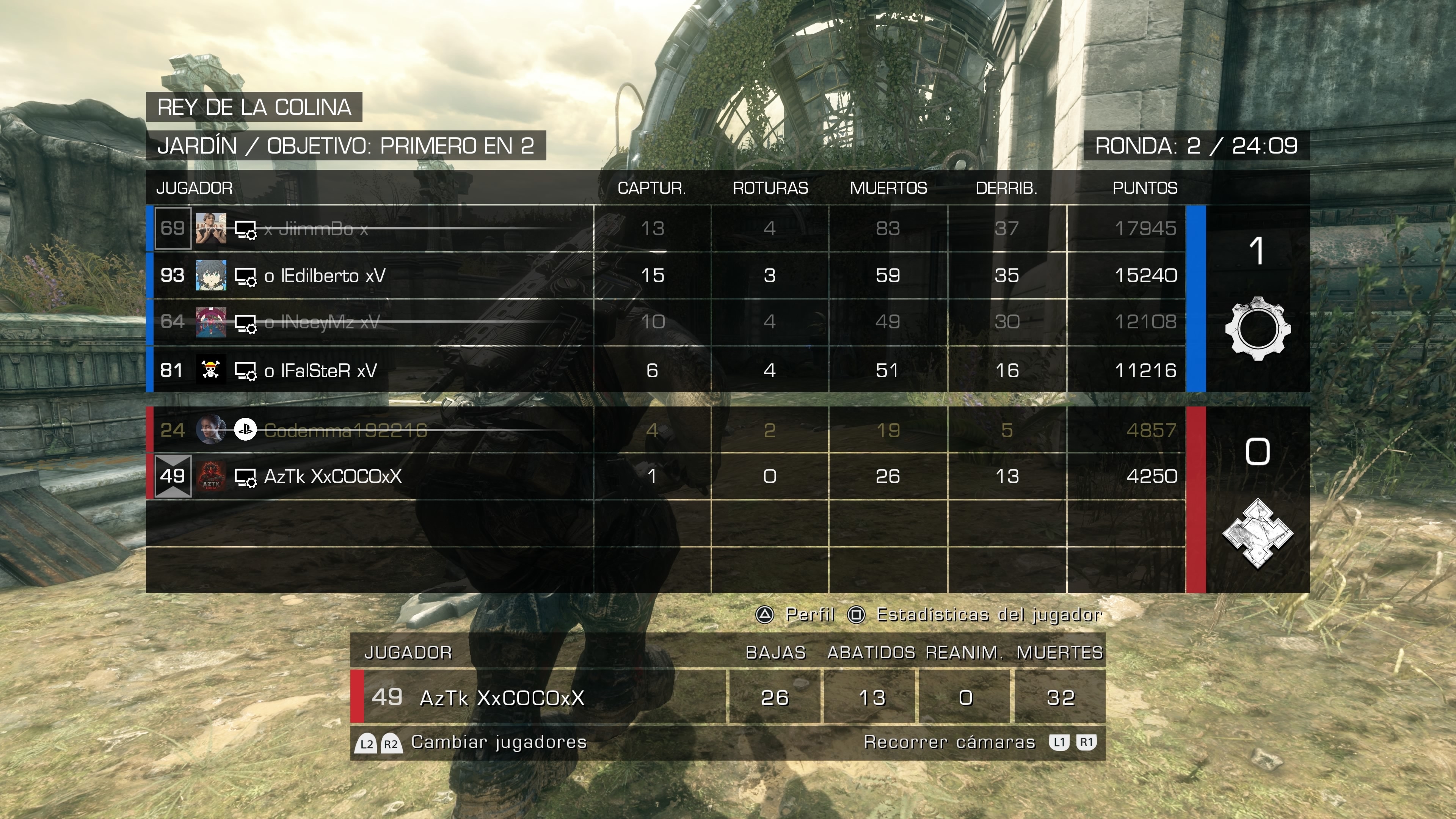This screenshot has height=819, width=1456.
Task: Choose player o IEdilberto xV in scoreboard
Action: (325, 276)
